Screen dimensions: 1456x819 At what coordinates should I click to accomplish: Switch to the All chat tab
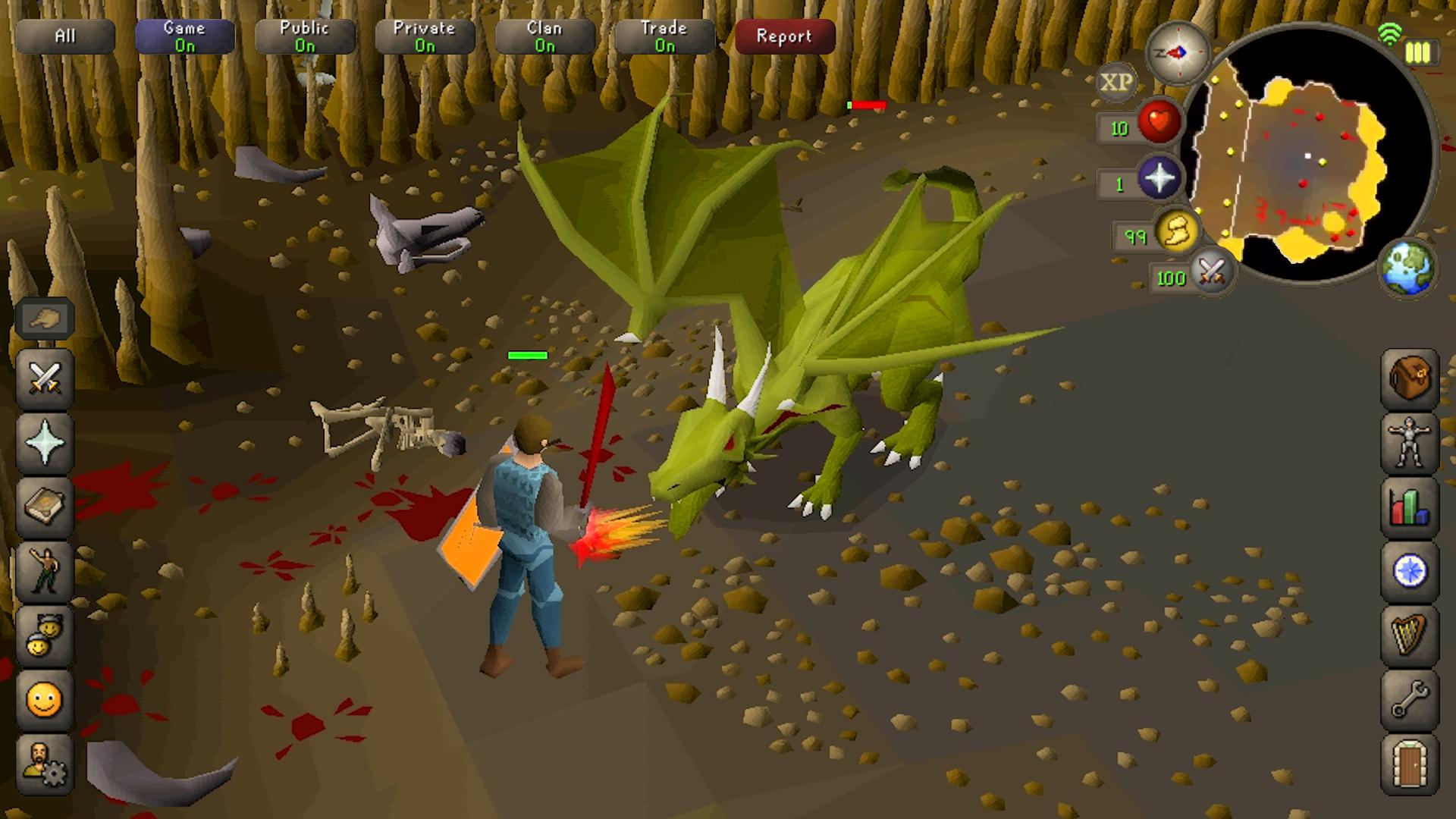tap(65, 36)
